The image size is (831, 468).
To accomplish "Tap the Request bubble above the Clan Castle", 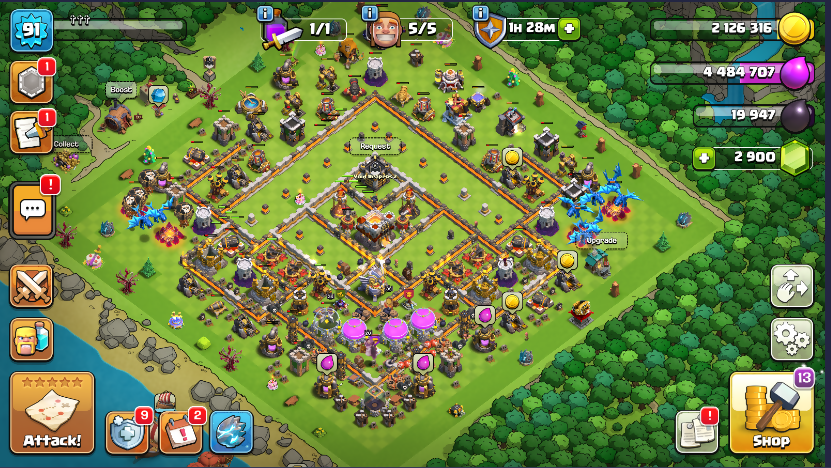I will [x=374, y=146].
